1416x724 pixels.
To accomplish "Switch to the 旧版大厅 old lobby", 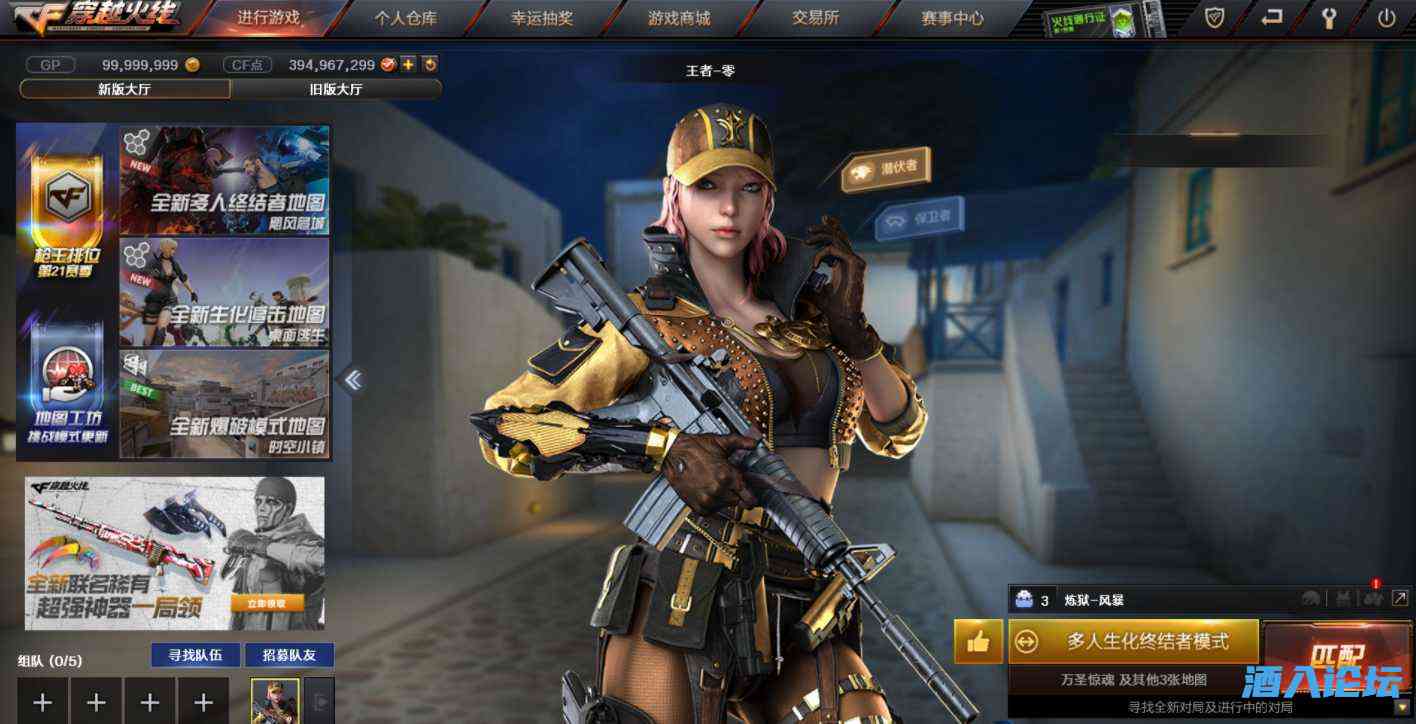I will (x=336, y=89).
